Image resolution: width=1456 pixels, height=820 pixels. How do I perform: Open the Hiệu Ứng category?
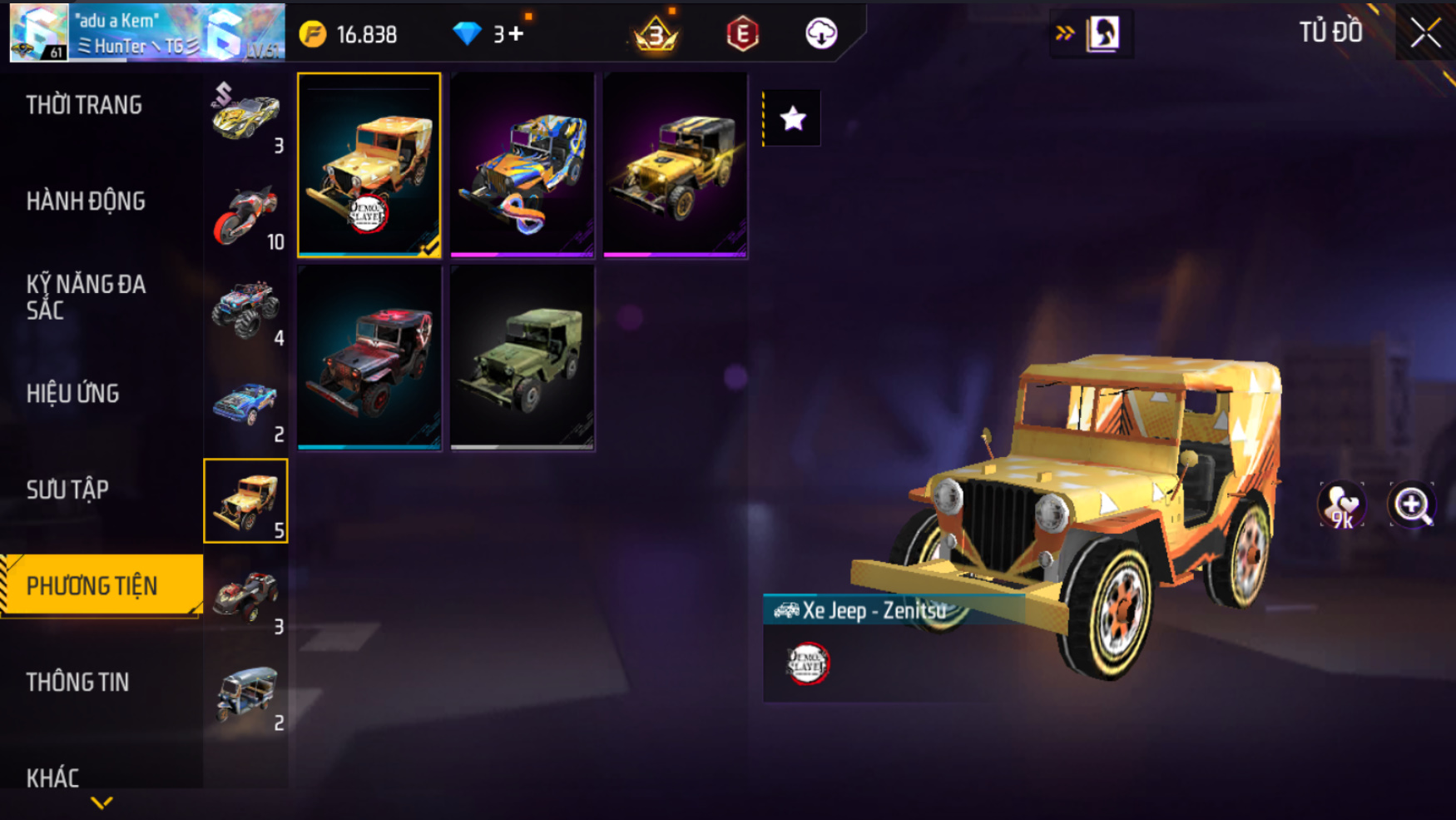tap(73, 394)
